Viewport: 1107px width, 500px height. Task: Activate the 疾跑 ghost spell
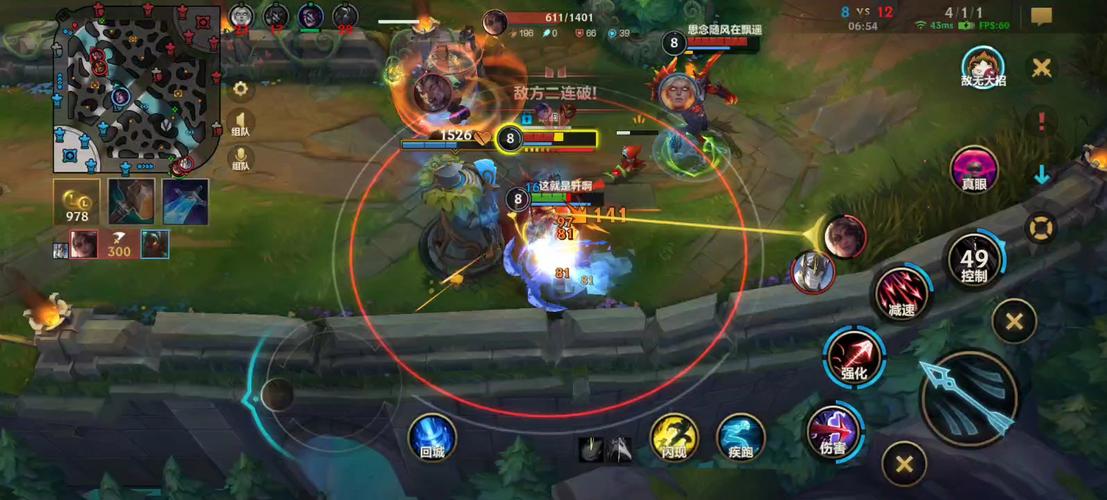740,437
